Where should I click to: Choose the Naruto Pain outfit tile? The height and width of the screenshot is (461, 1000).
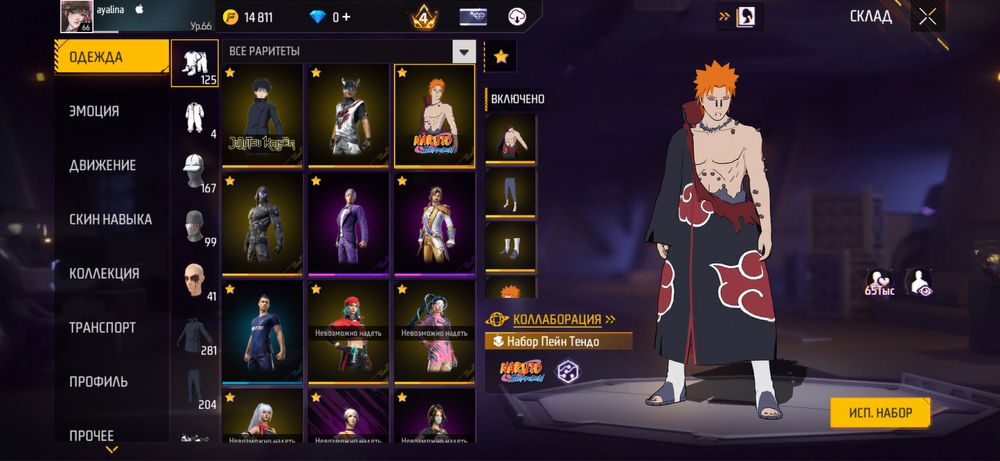(434, 115)
